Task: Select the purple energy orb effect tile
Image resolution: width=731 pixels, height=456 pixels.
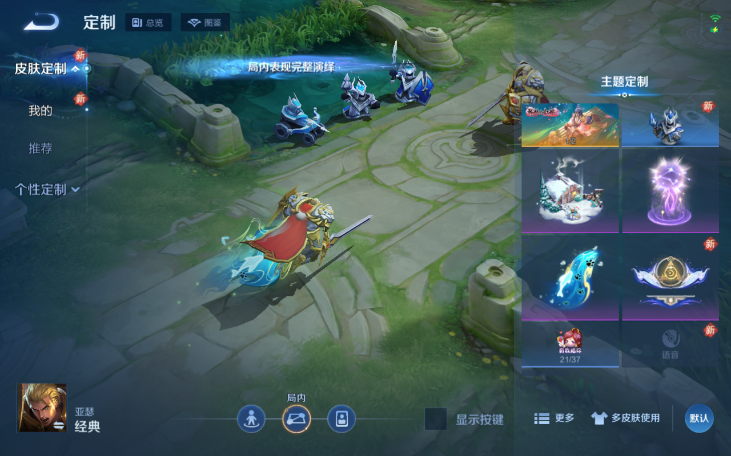Action: 670,193
